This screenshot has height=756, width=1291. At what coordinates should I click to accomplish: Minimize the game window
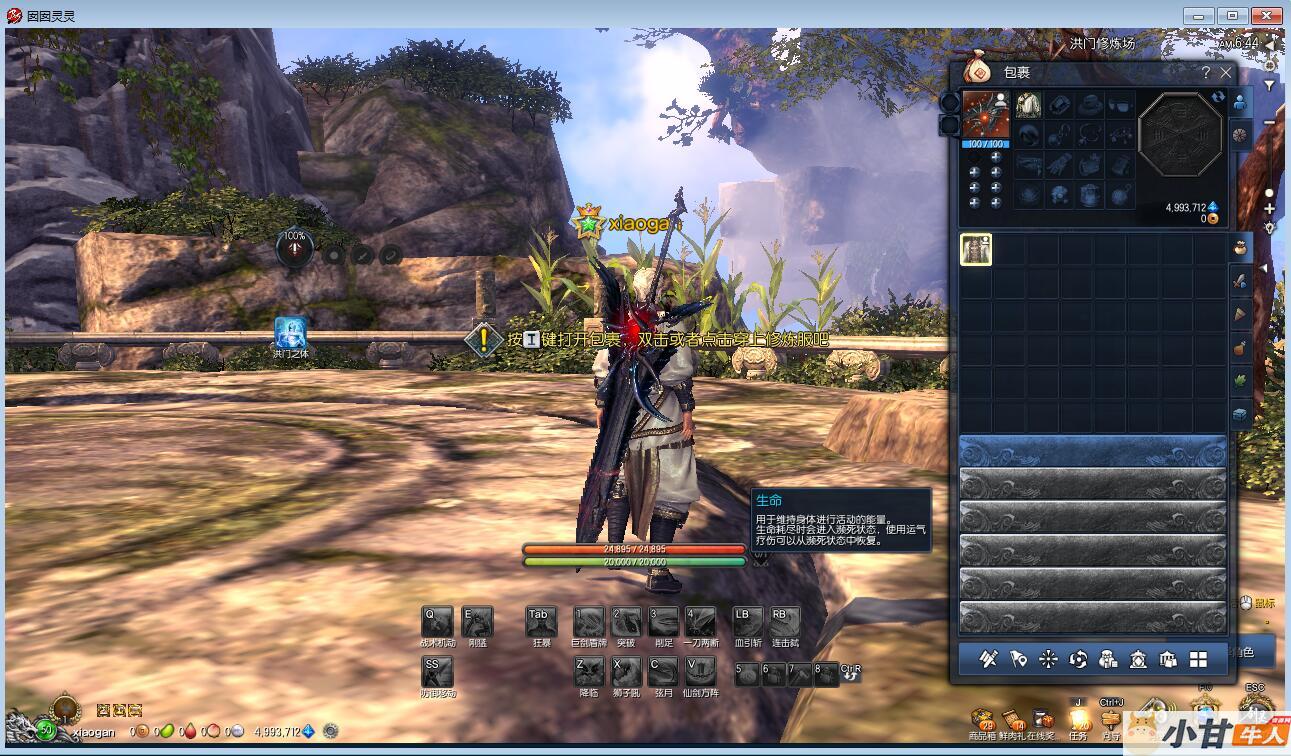point(1198,15)
